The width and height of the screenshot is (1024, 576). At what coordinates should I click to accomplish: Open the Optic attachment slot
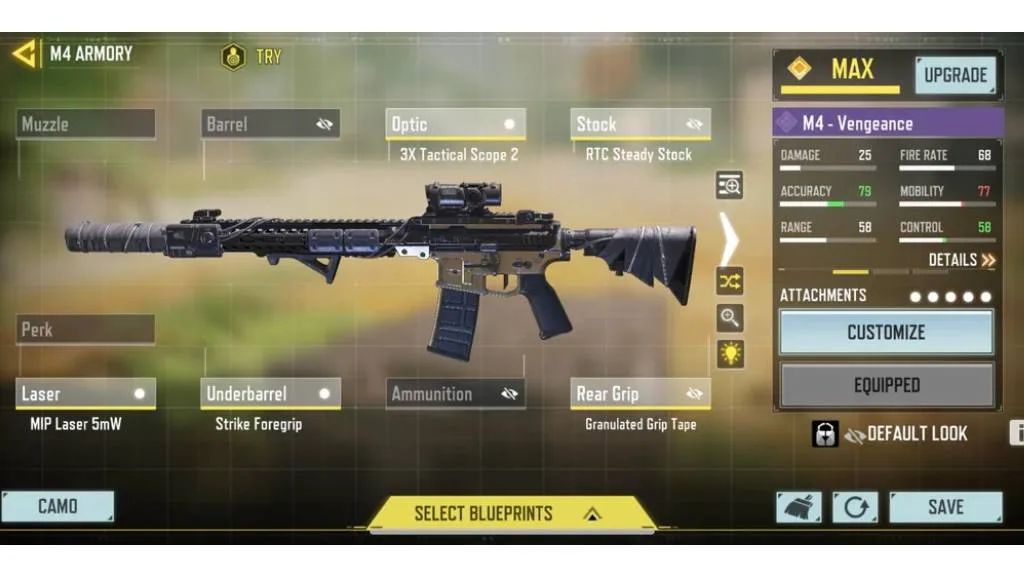click(455, 124)
